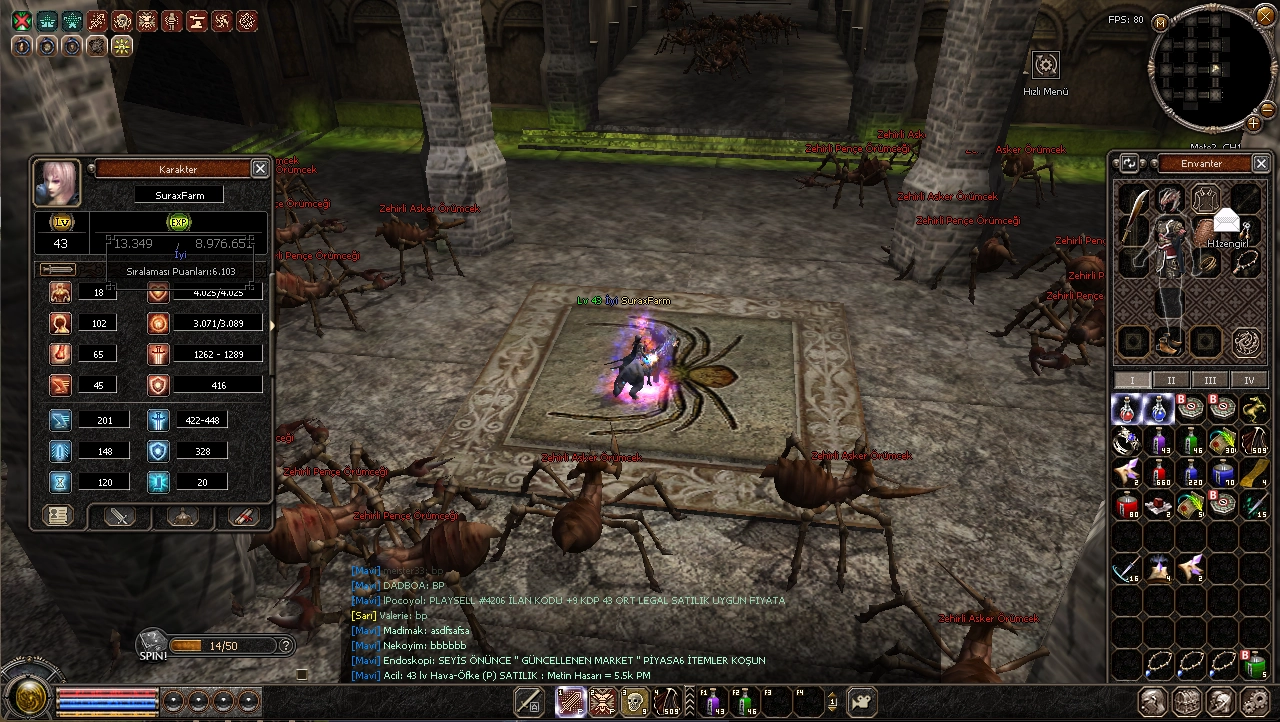The image size is (1280, 722).
Task: Activate the skull skill in hotbar slot 3
Action: 634,702
